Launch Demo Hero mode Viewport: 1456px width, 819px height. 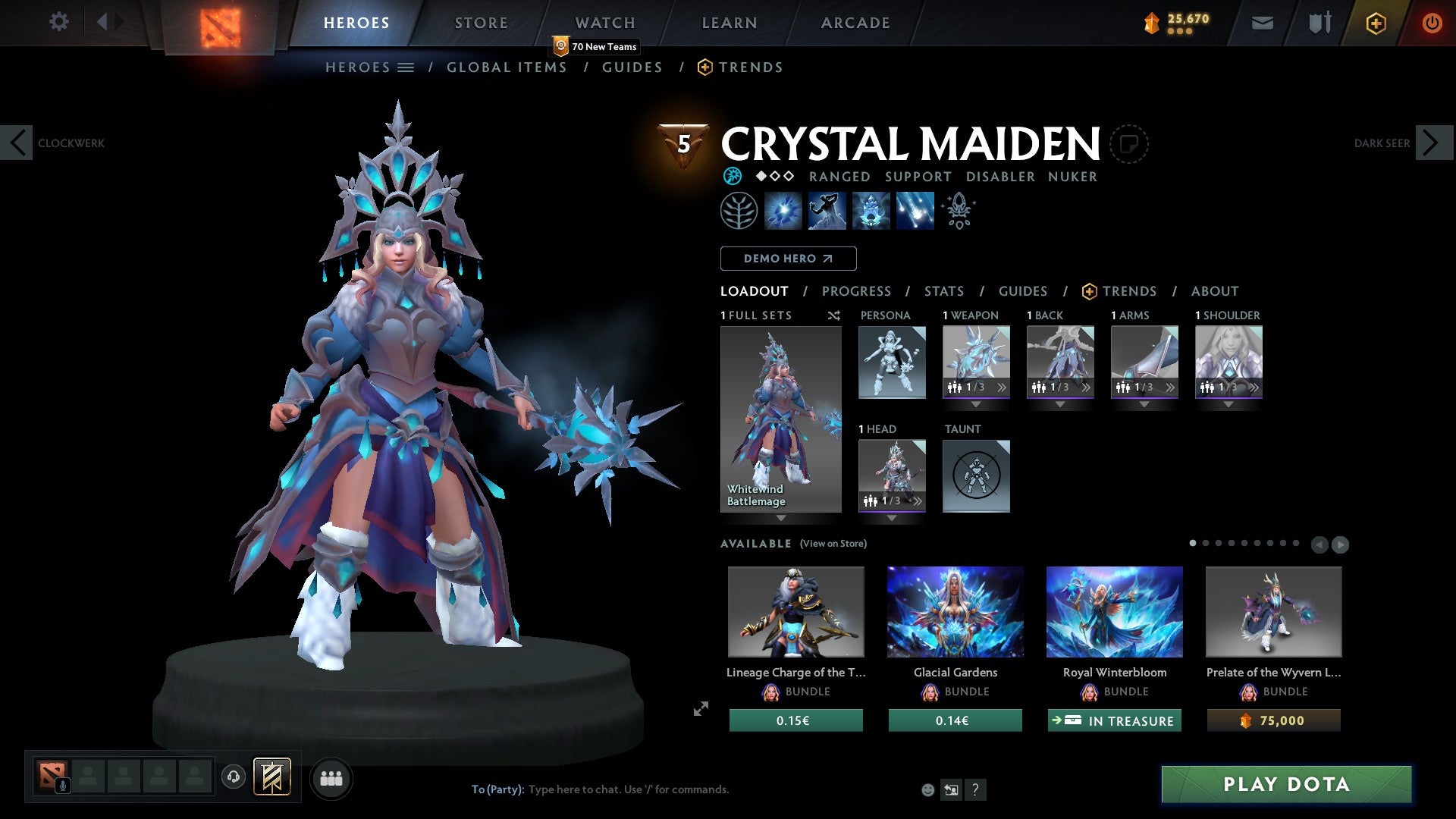pyautogui.click(x=788, y=259)
